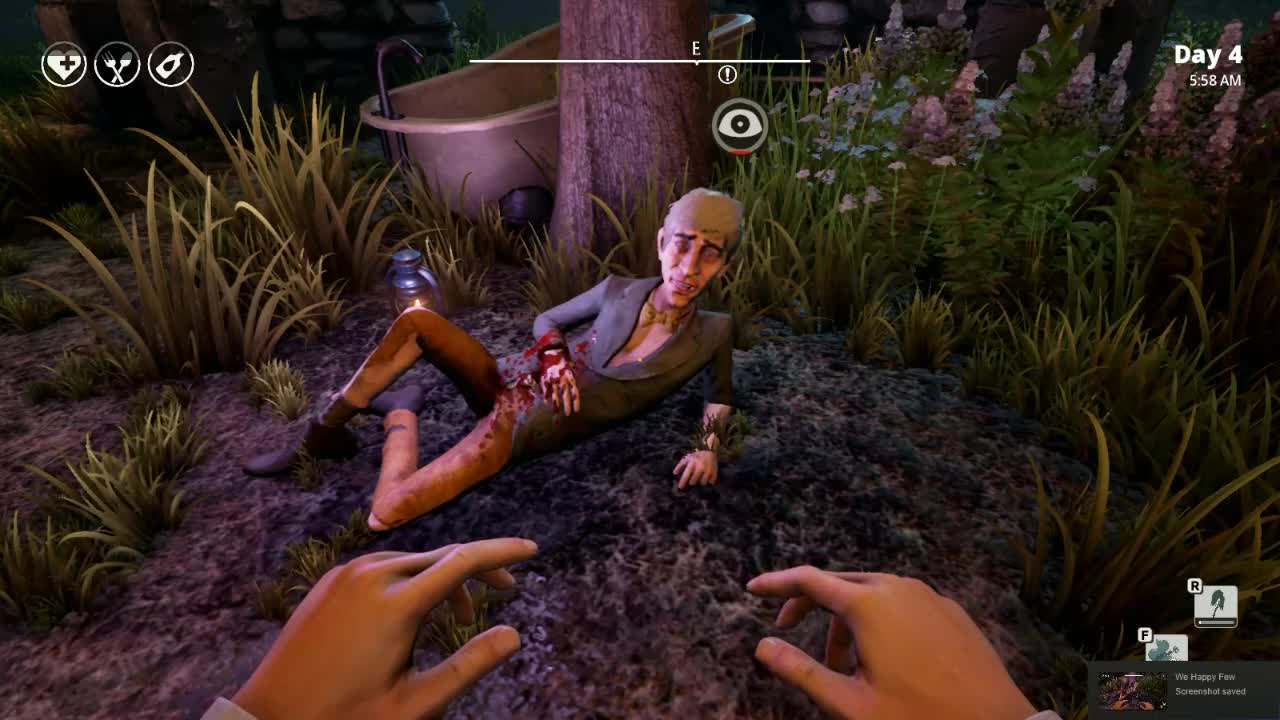Click the bottle-shaped thirst status icon
Screen dimensions: 1280x720
[171, 65]
